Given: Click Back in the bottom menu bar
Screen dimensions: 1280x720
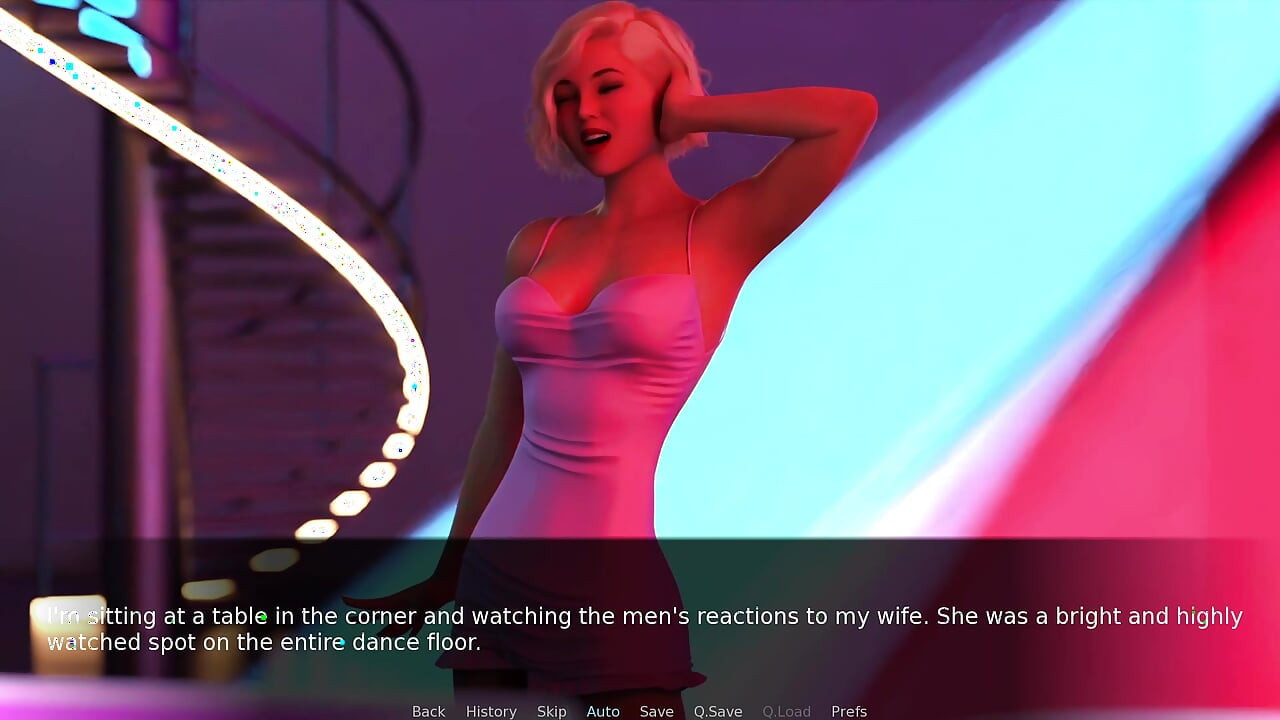Looking at the screenshot, I should (x=428, y=711).
